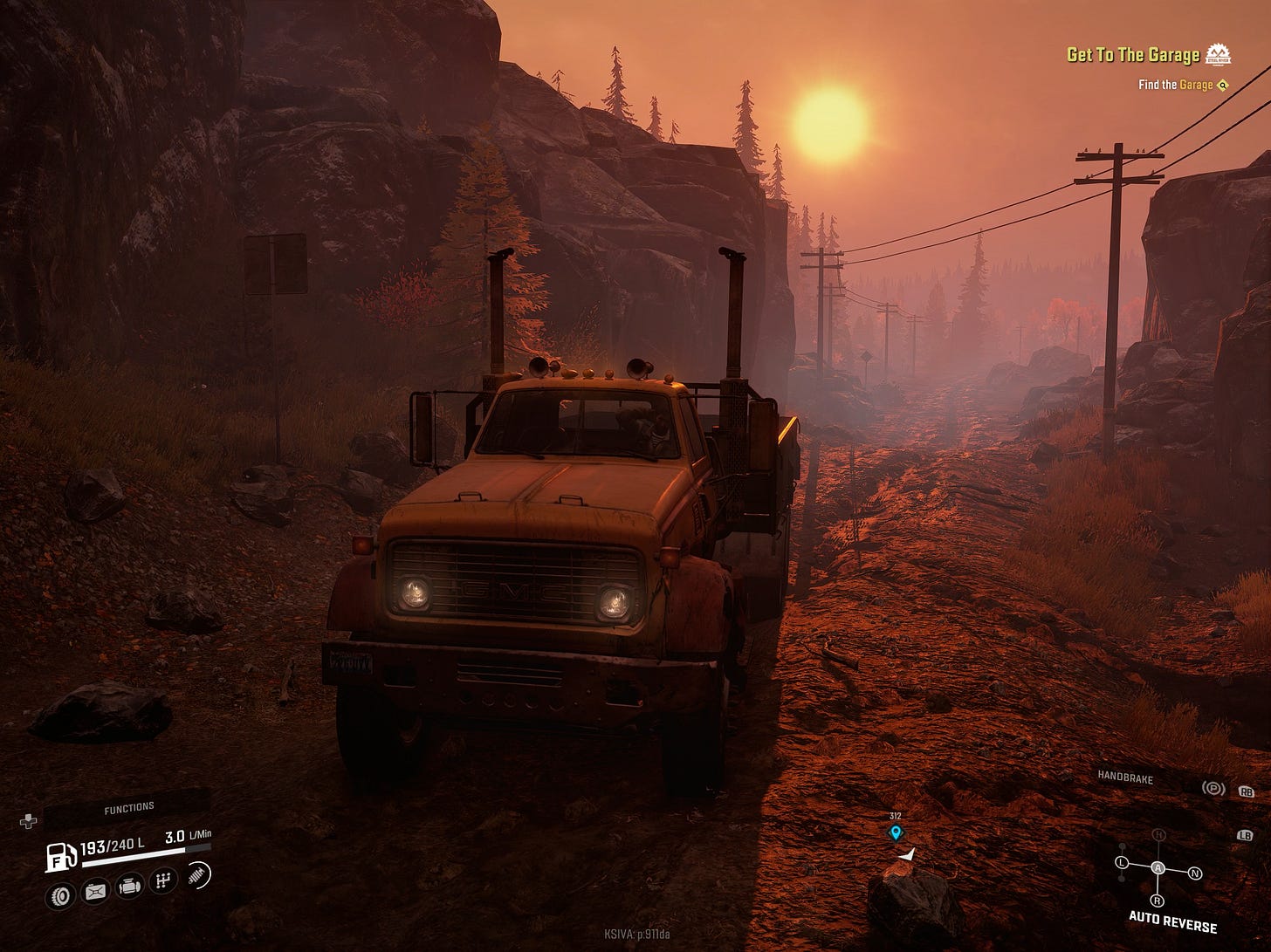Click the fuel tank damage icon

pos(94,892)
